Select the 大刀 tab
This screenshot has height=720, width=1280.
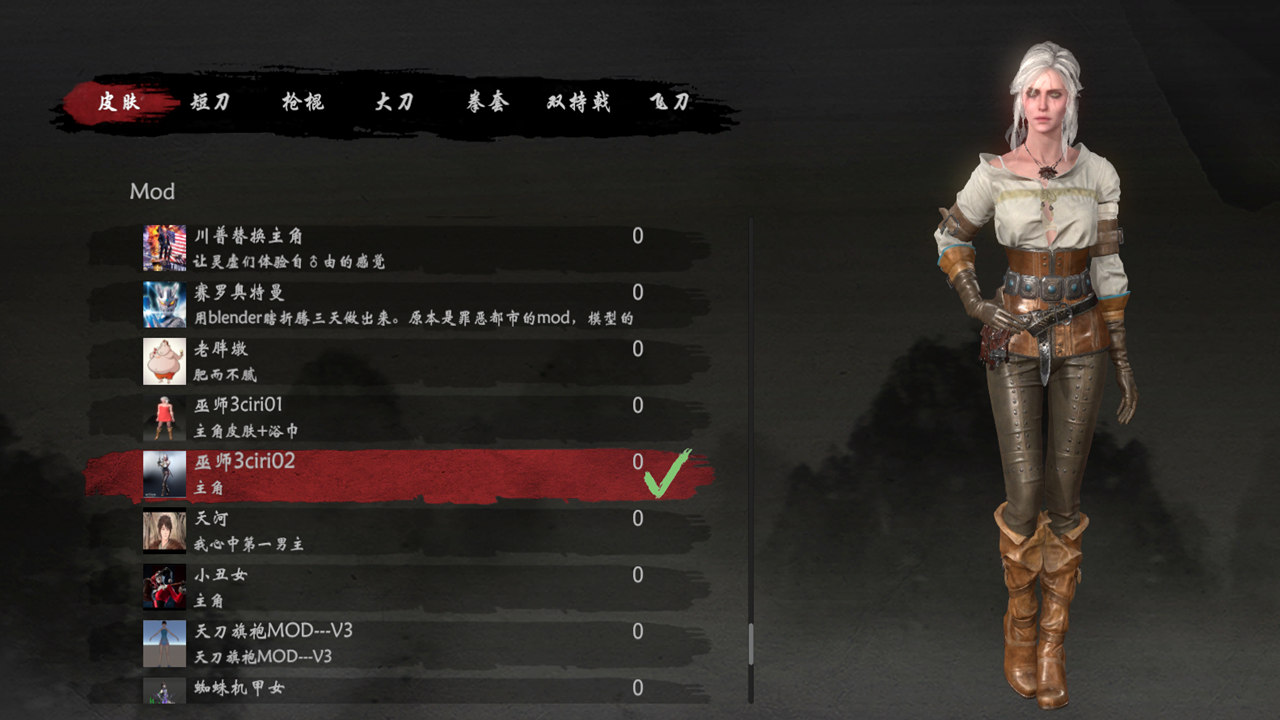coord(395,101)
